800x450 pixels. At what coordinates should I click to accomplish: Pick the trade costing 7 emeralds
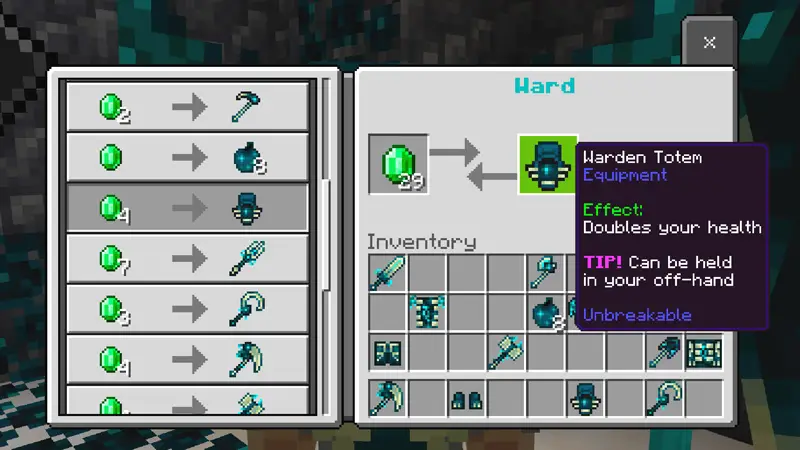[187, 259]
